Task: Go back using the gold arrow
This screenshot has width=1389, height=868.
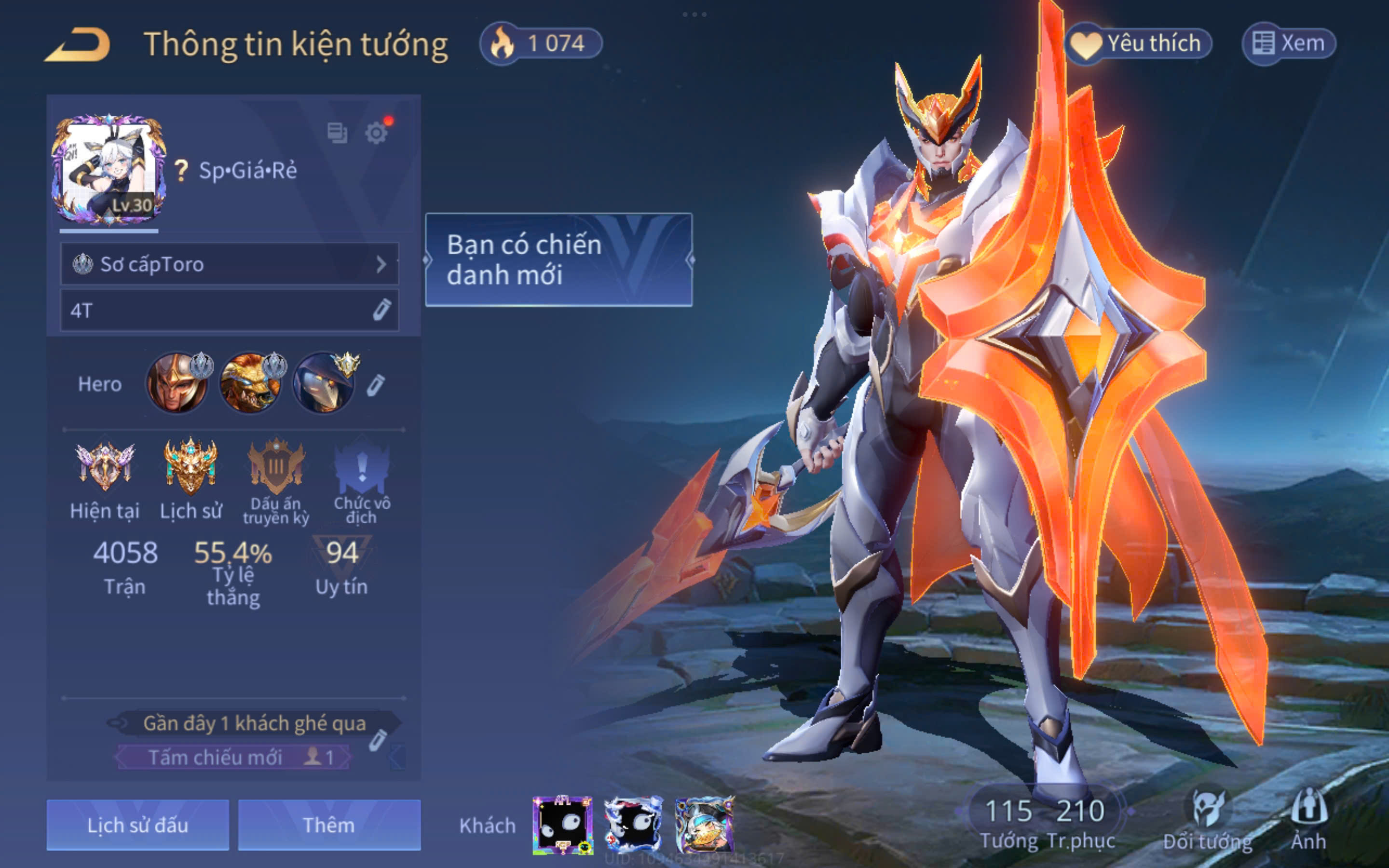Action: (78, 45)
